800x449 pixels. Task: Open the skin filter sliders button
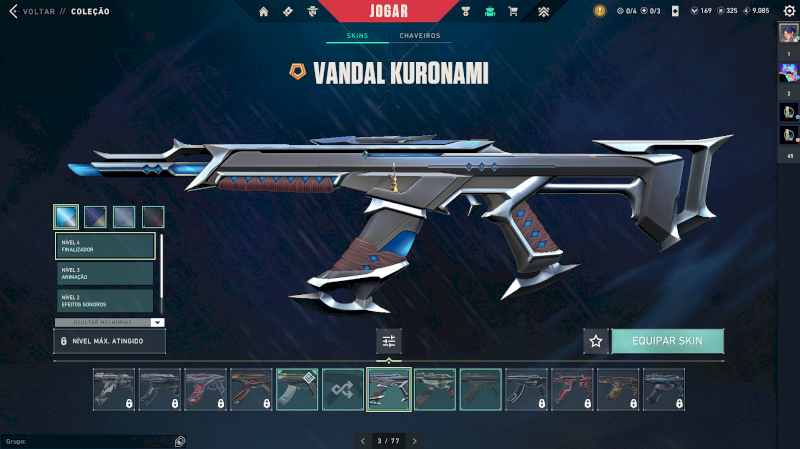(x=389, y=341)
